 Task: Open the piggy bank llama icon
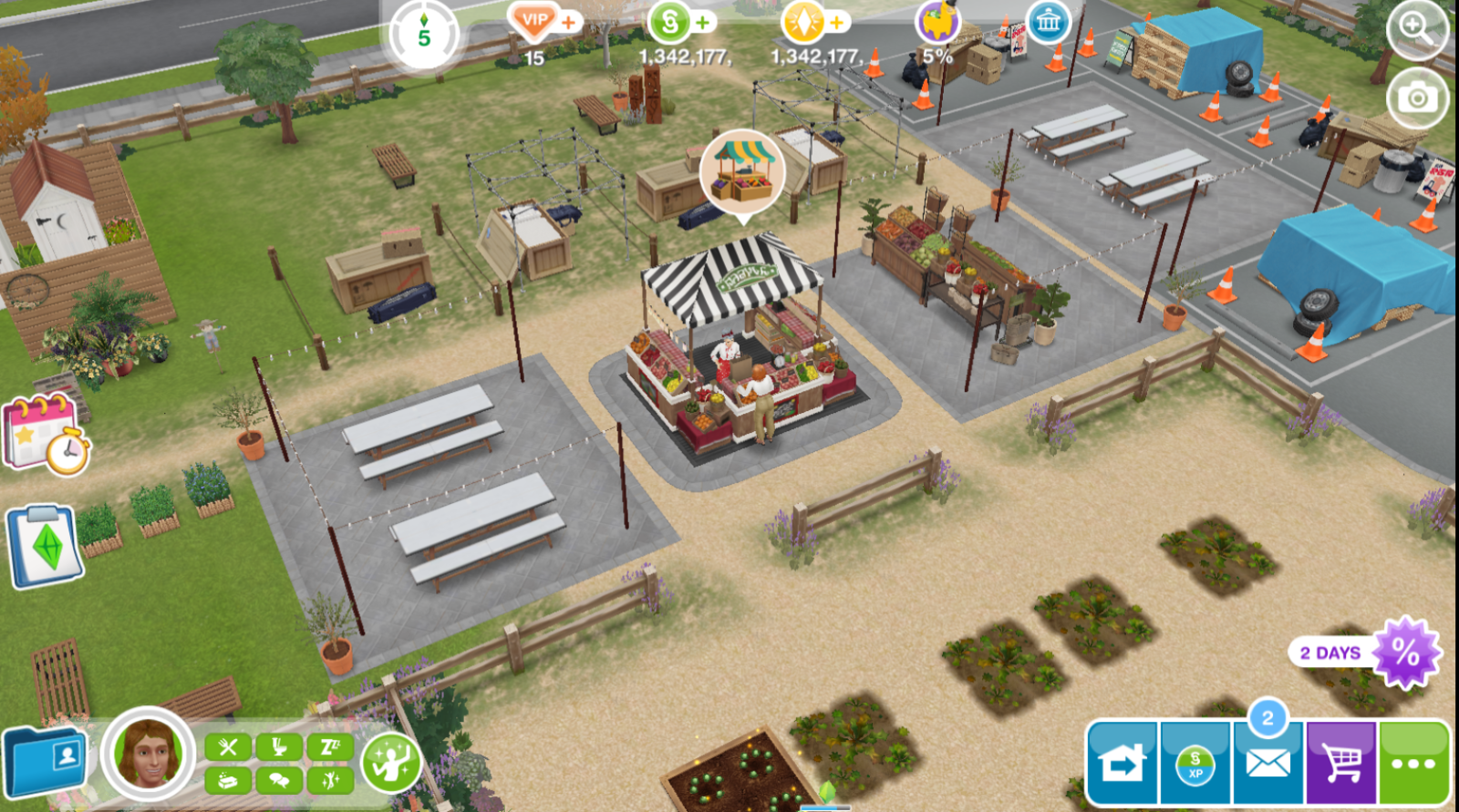click(x=937, y=22)
